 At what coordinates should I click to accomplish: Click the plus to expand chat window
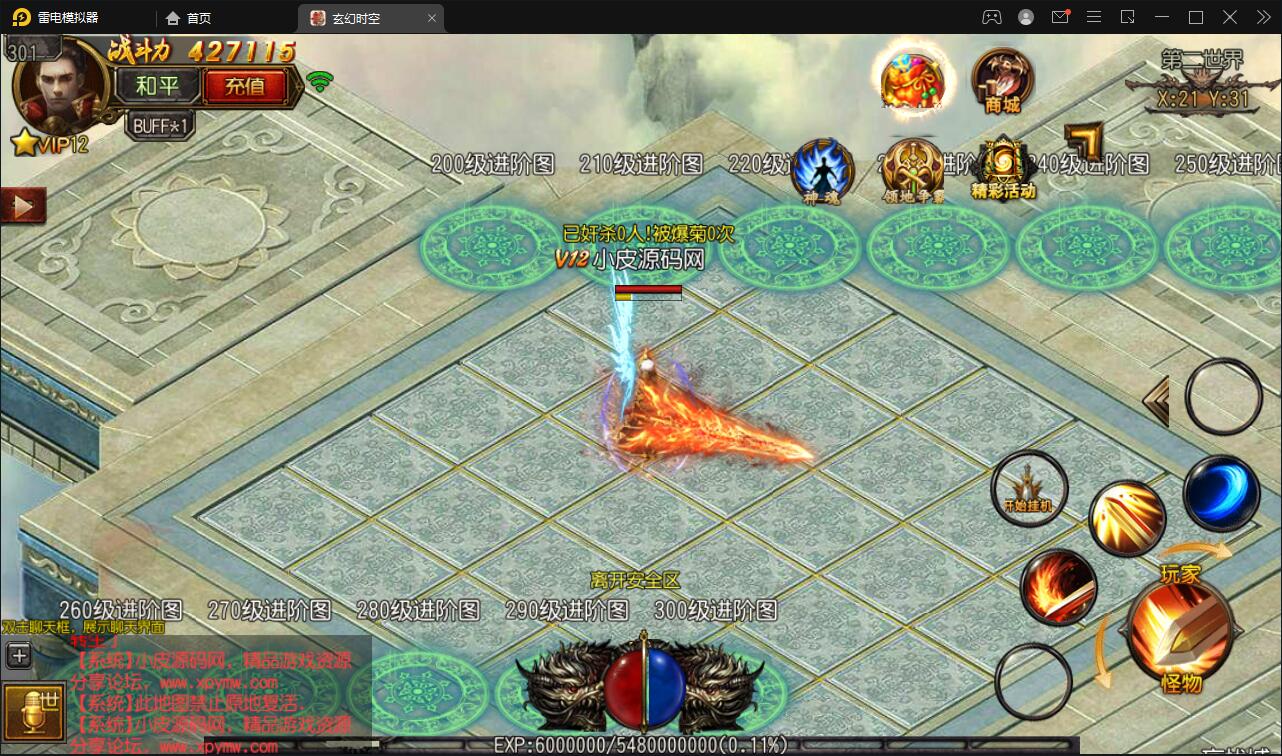[18, 655]
